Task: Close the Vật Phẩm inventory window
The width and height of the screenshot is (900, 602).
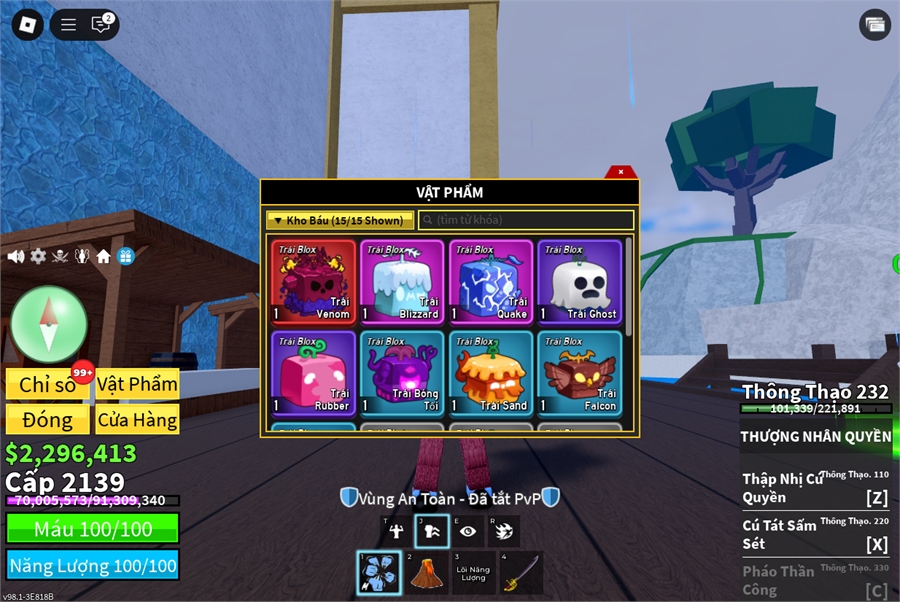Action: coord(621,172)
